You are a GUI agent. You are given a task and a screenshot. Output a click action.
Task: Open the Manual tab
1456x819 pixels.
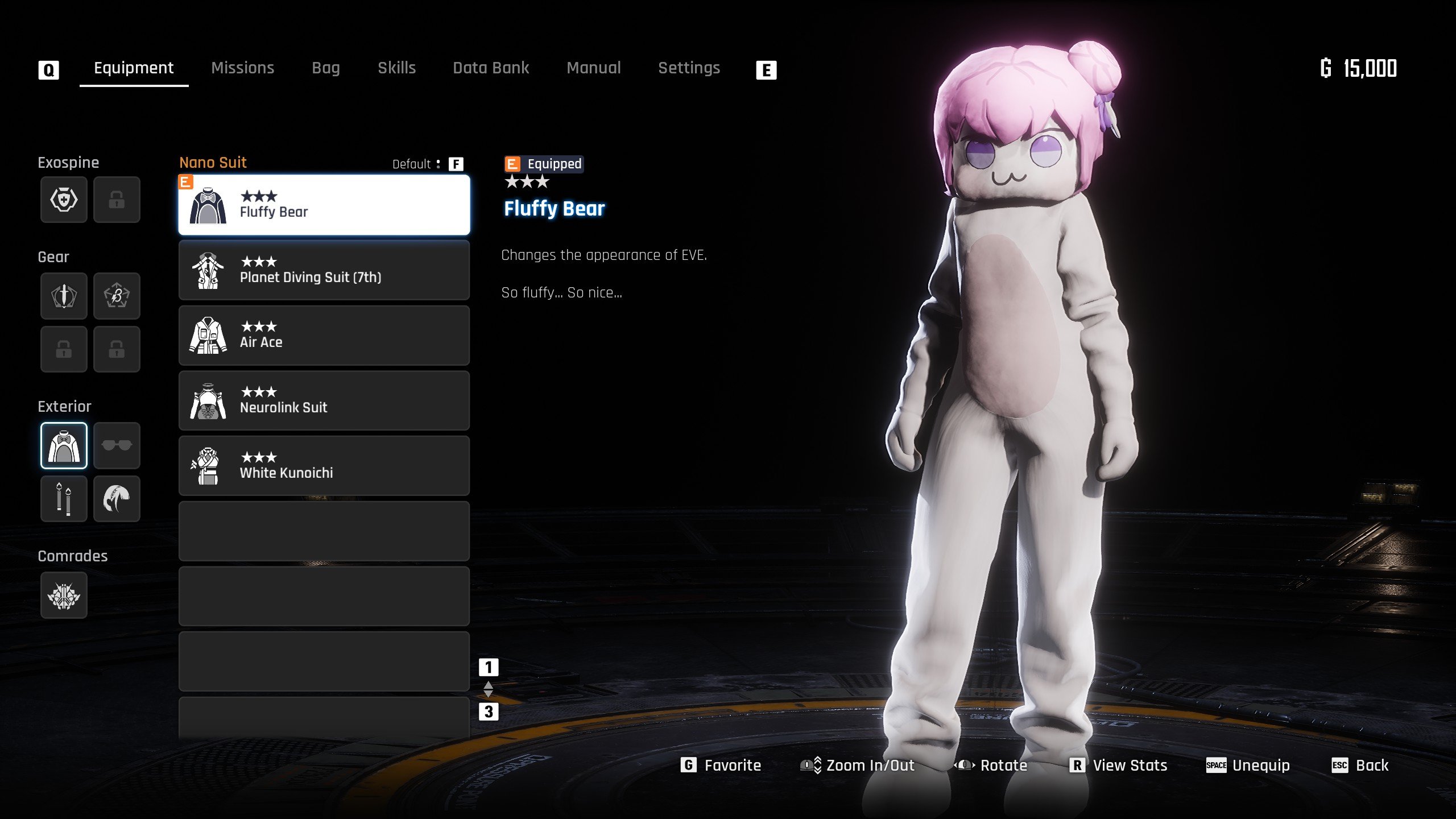pyautogui.click(x=593, y=68)
